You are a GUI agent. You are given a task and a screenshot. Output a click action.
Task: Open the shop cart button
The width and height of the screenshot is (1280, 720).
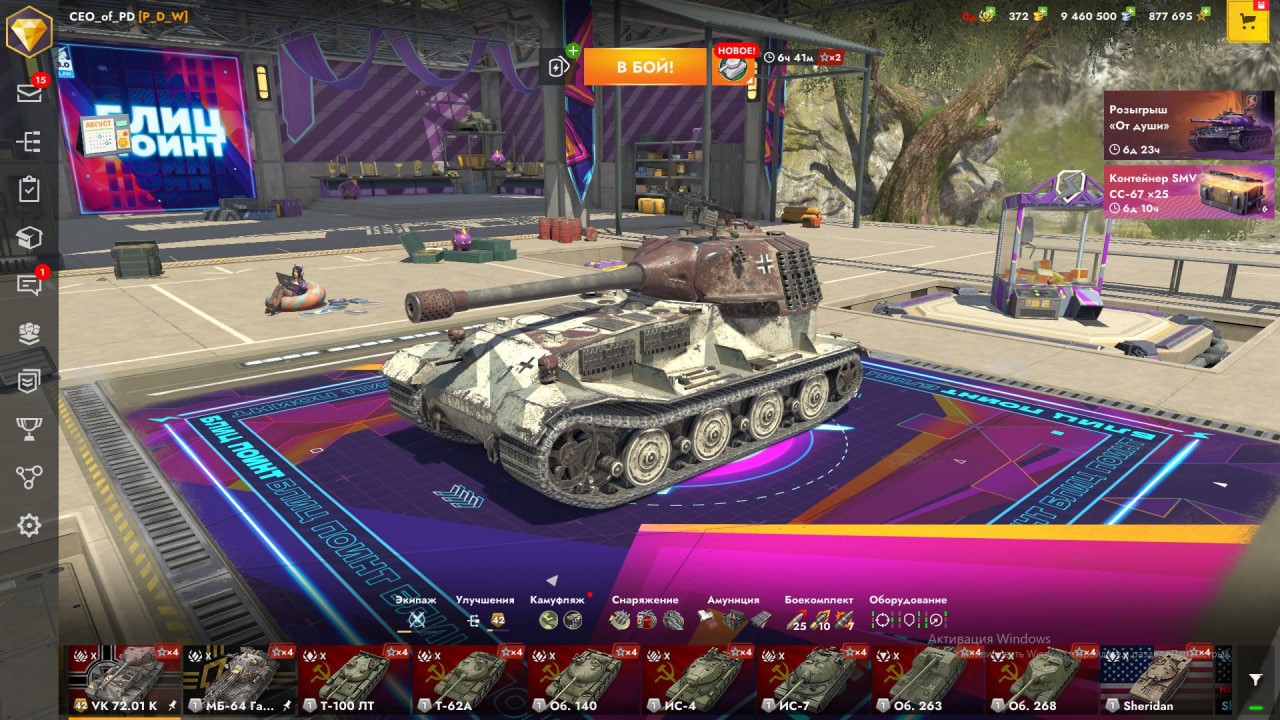point(1247,22)
